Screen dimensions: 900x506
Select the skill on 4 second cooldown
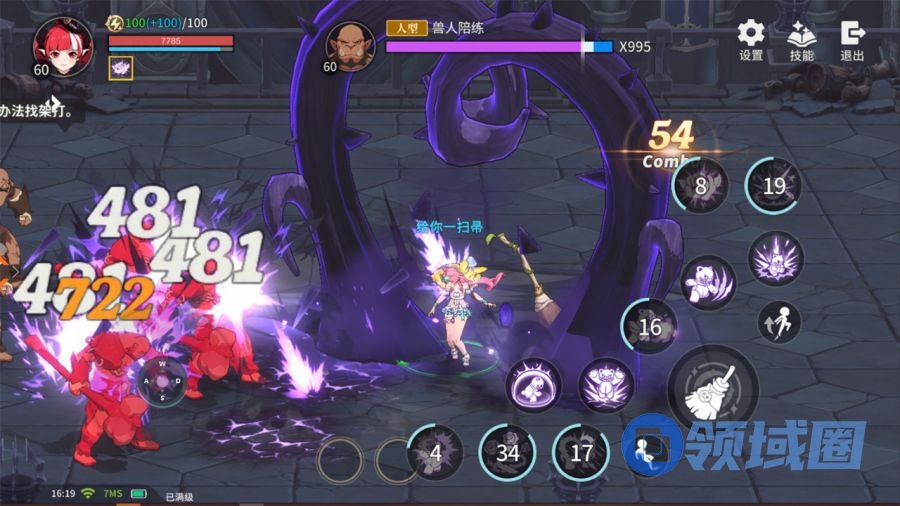(435, 452)
